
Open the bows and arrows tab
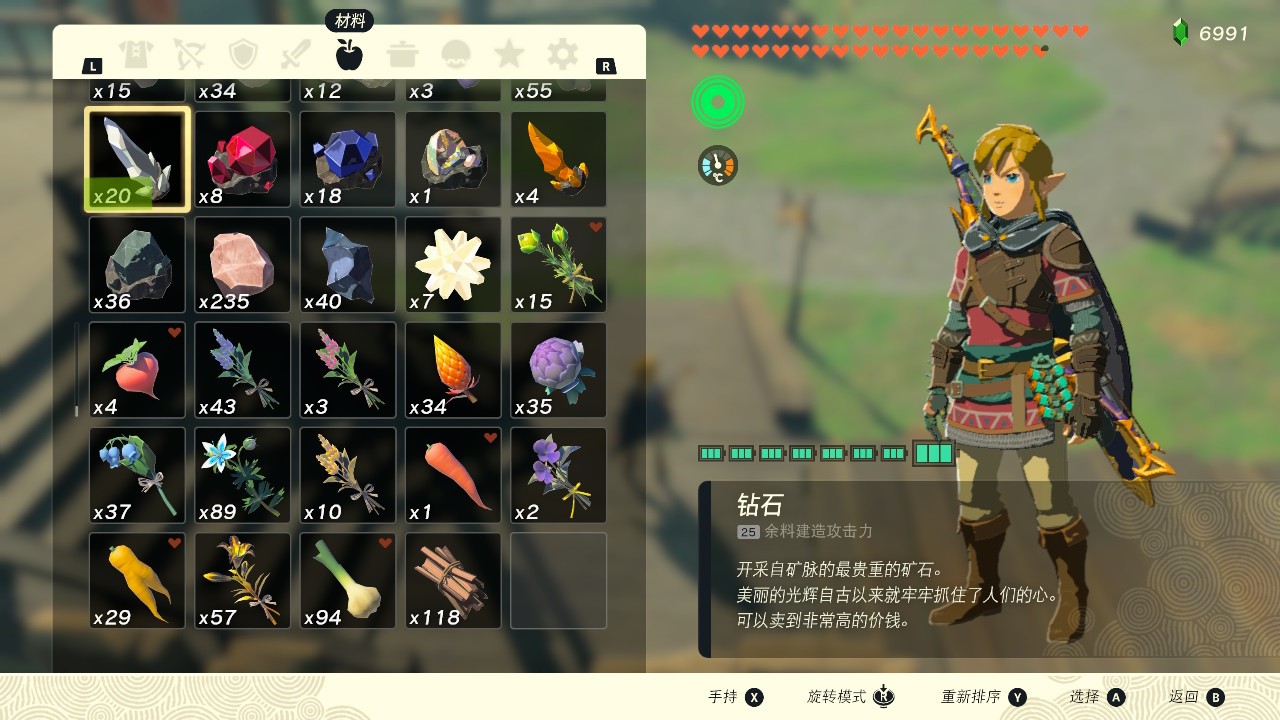[x=189, y=54]
